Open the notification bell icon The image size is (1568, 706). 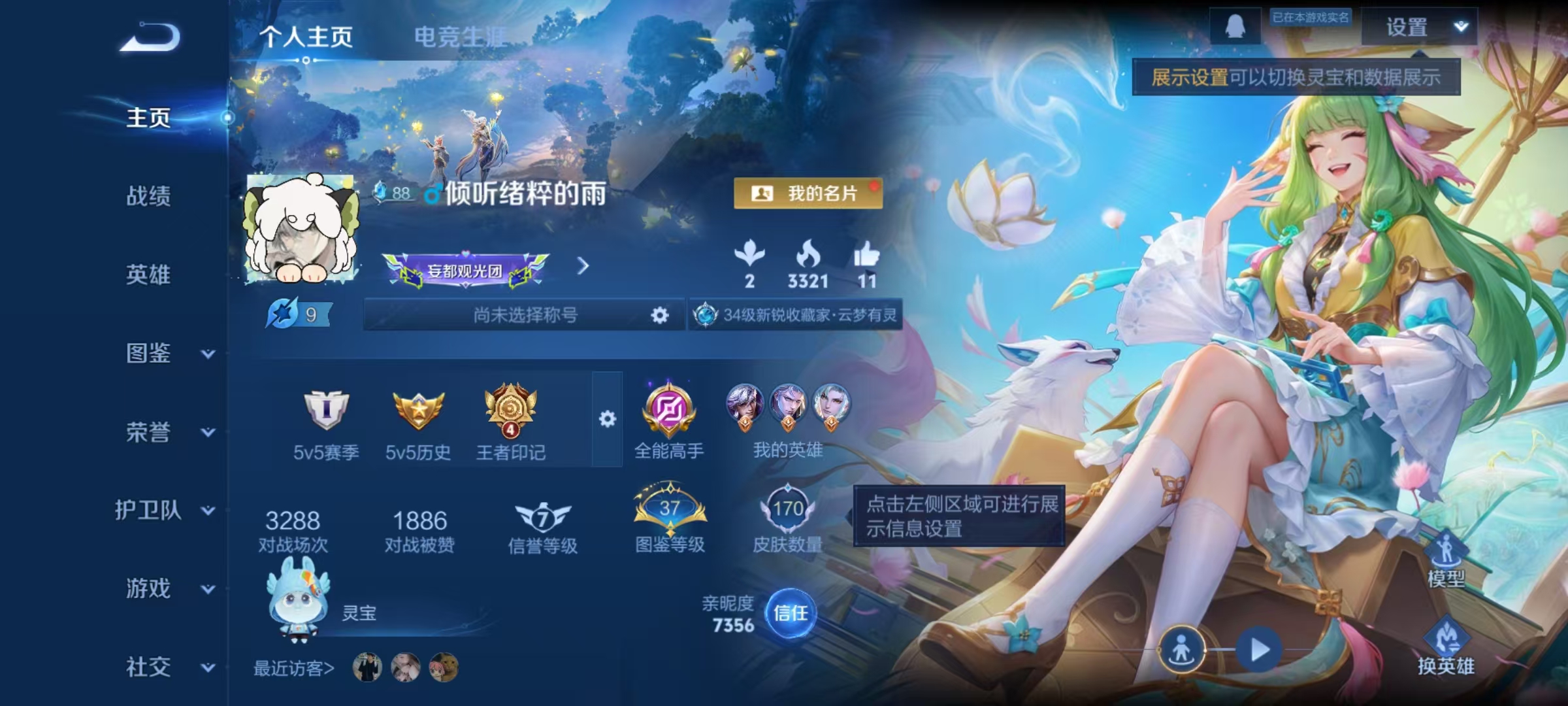(x=1235, y=27)
